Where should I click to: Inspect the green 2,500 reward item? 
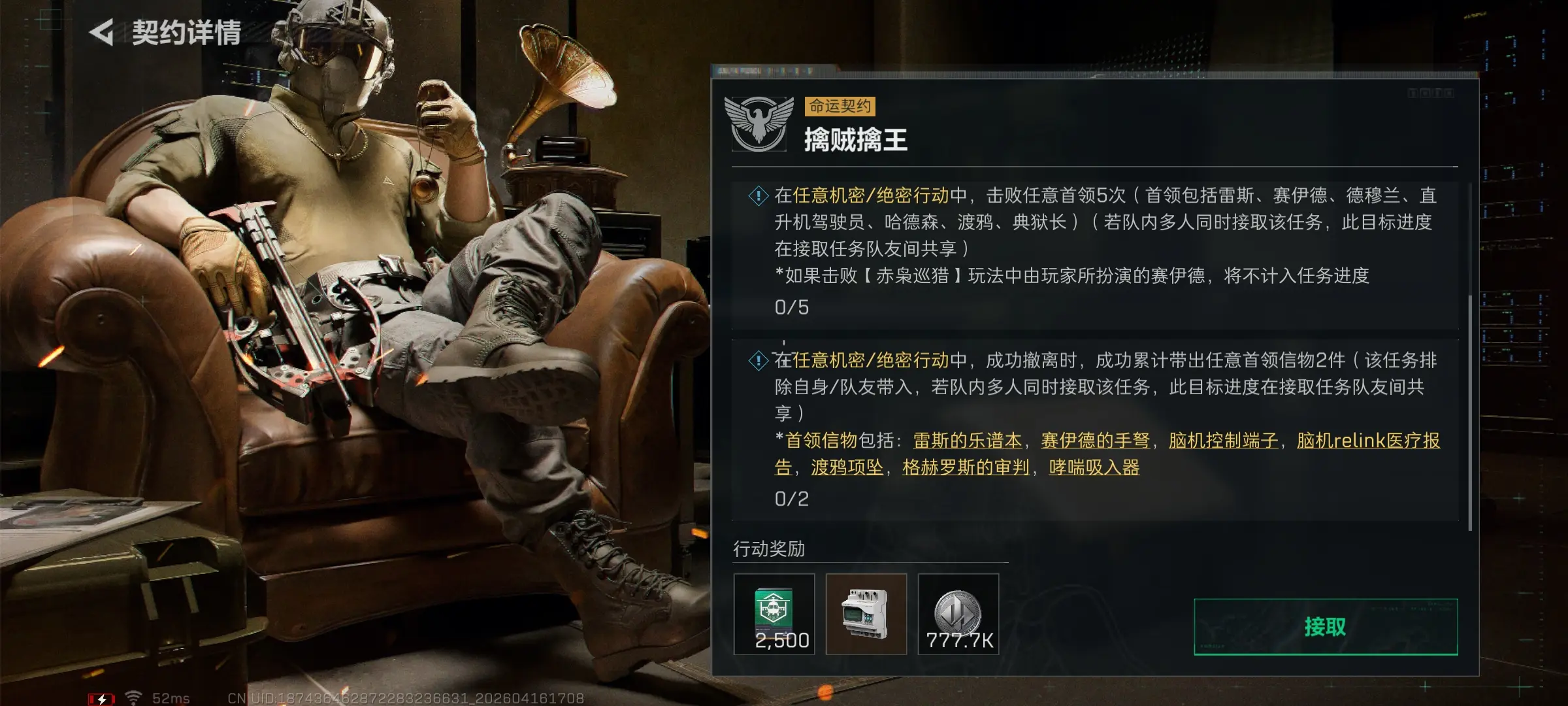click(x=774, y=614)
